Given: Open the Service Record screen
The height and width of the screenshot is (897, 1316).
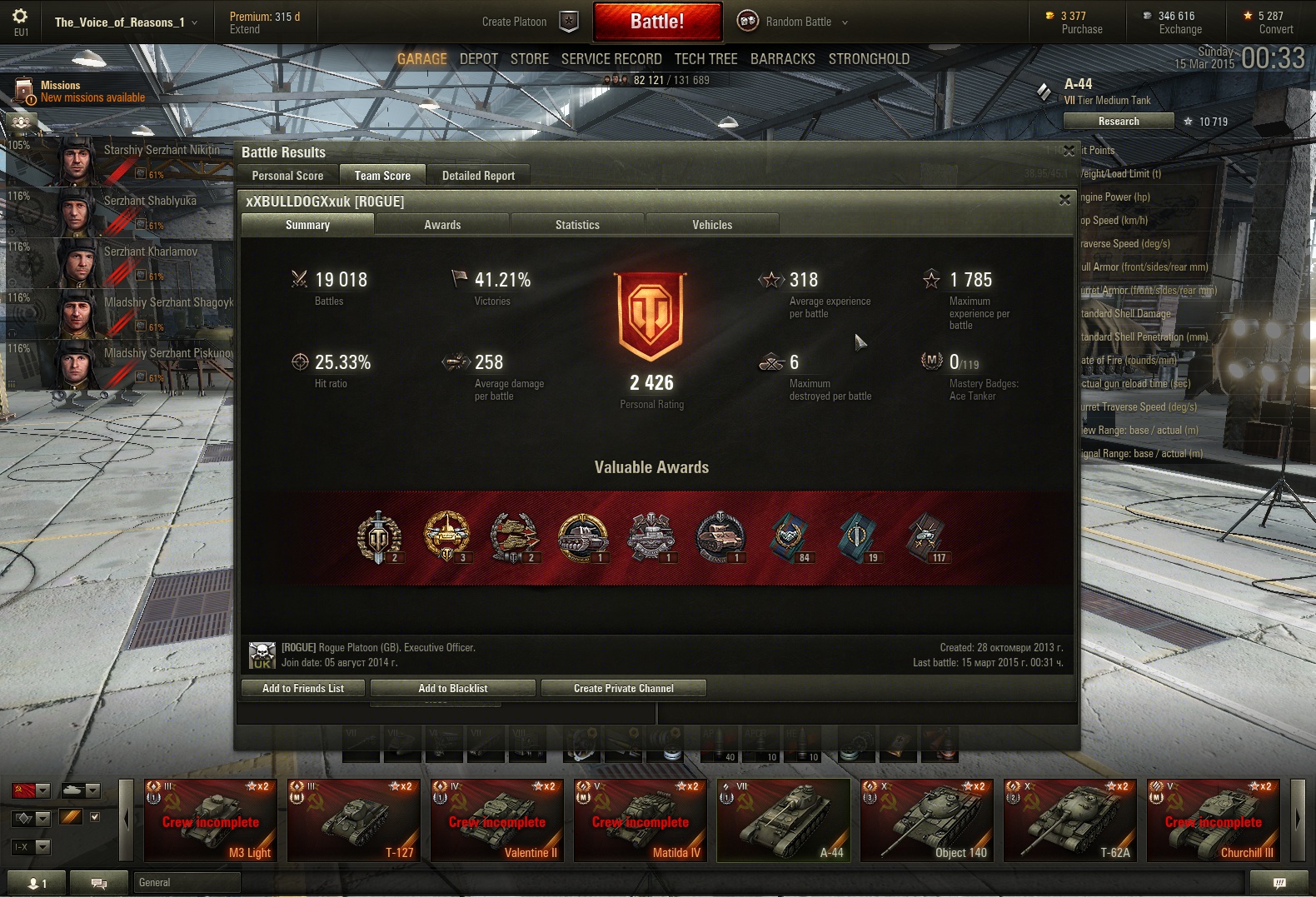Looking at the screenshot, I should tap(611, 59).
